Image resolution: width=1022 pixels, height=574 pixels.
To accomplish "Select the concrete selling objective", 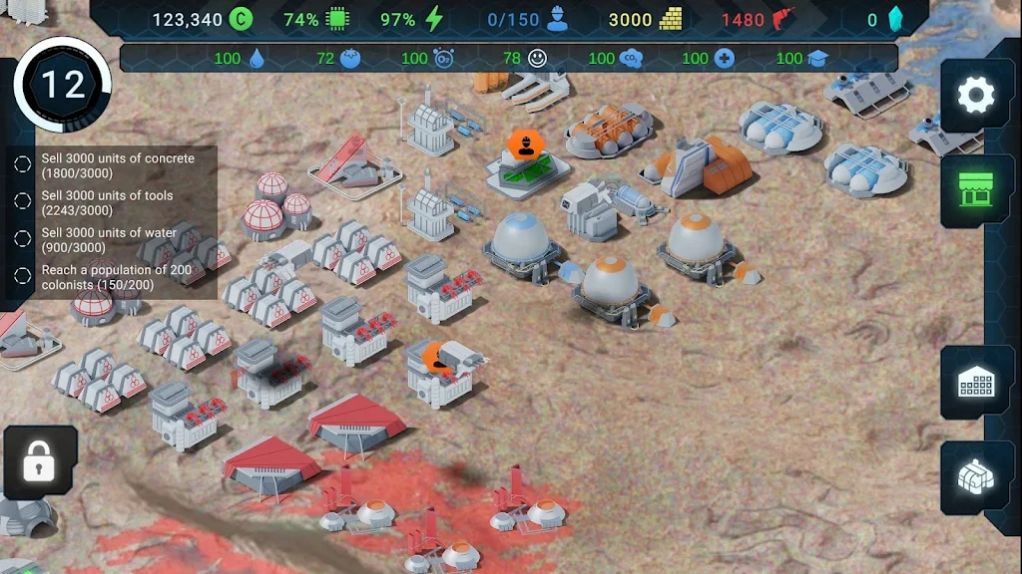I will point(118,165).
